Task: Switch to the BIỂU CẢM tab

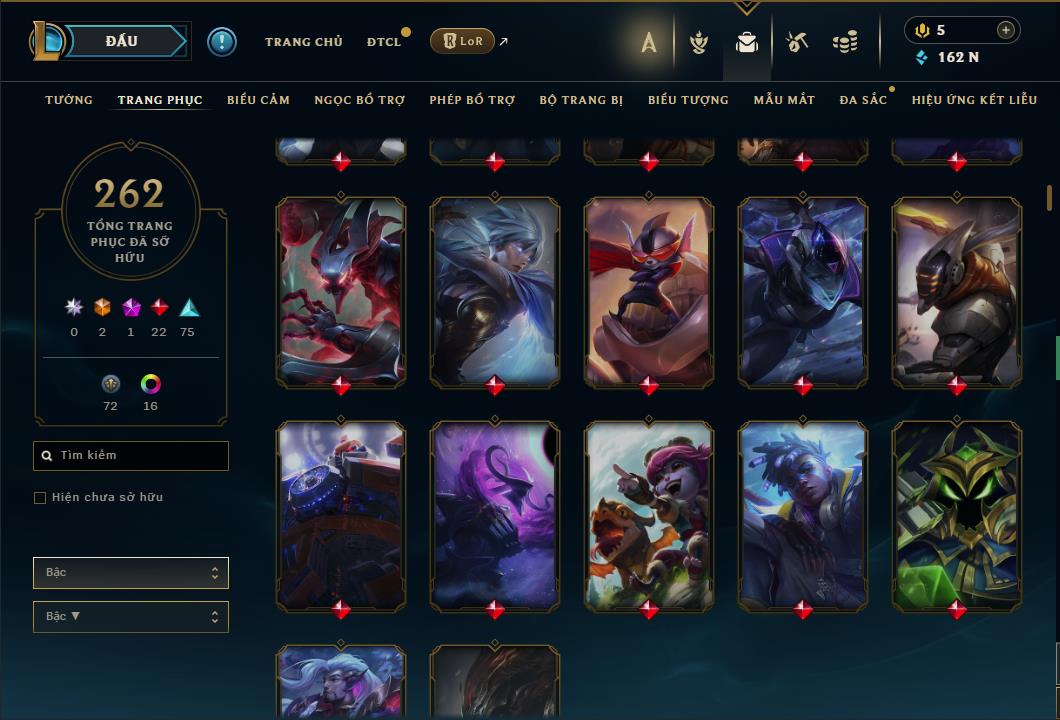Action: 258,100
